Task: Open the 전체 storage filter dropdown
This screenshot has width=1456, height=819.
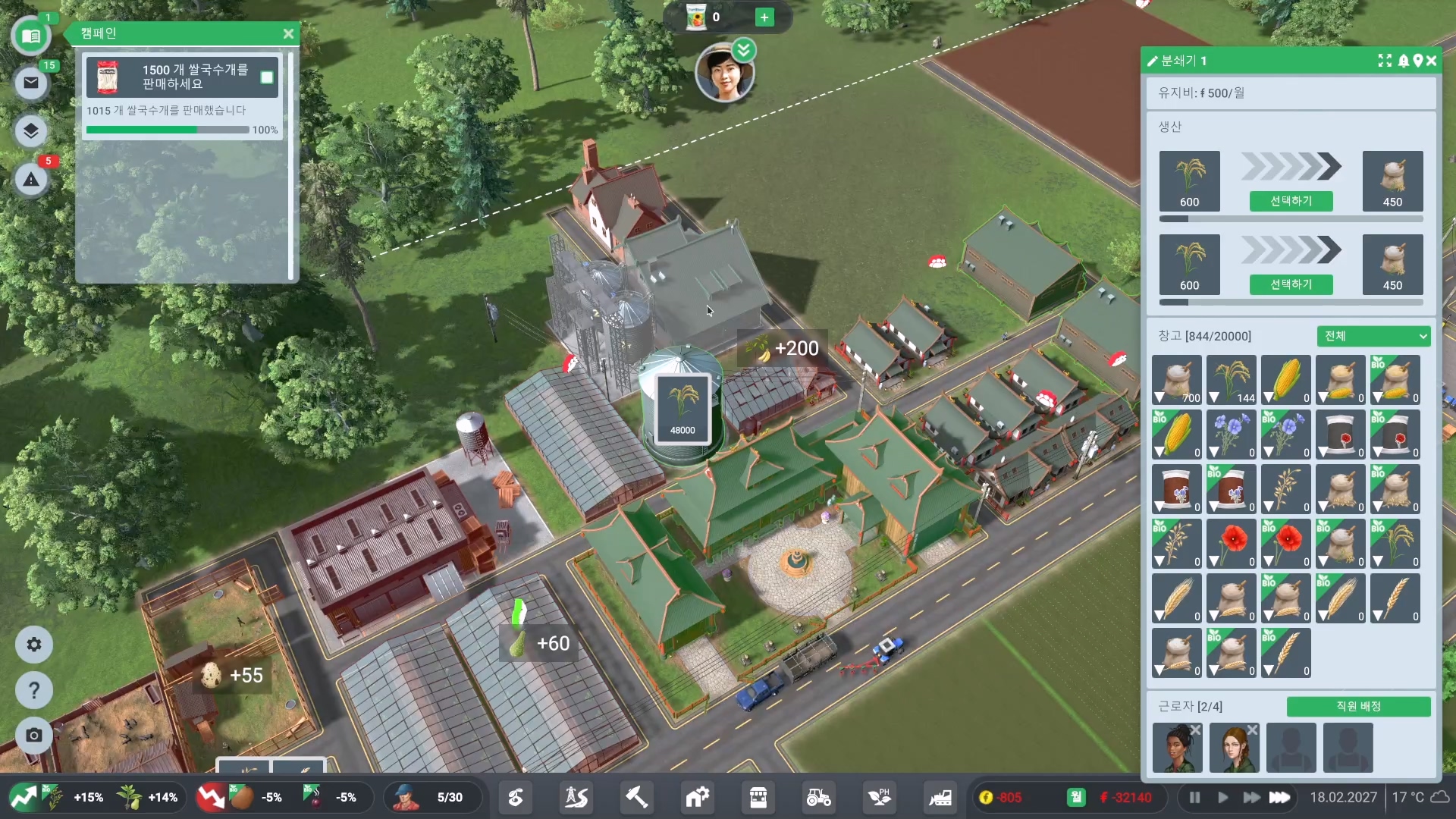Action: click(1373, 336)
